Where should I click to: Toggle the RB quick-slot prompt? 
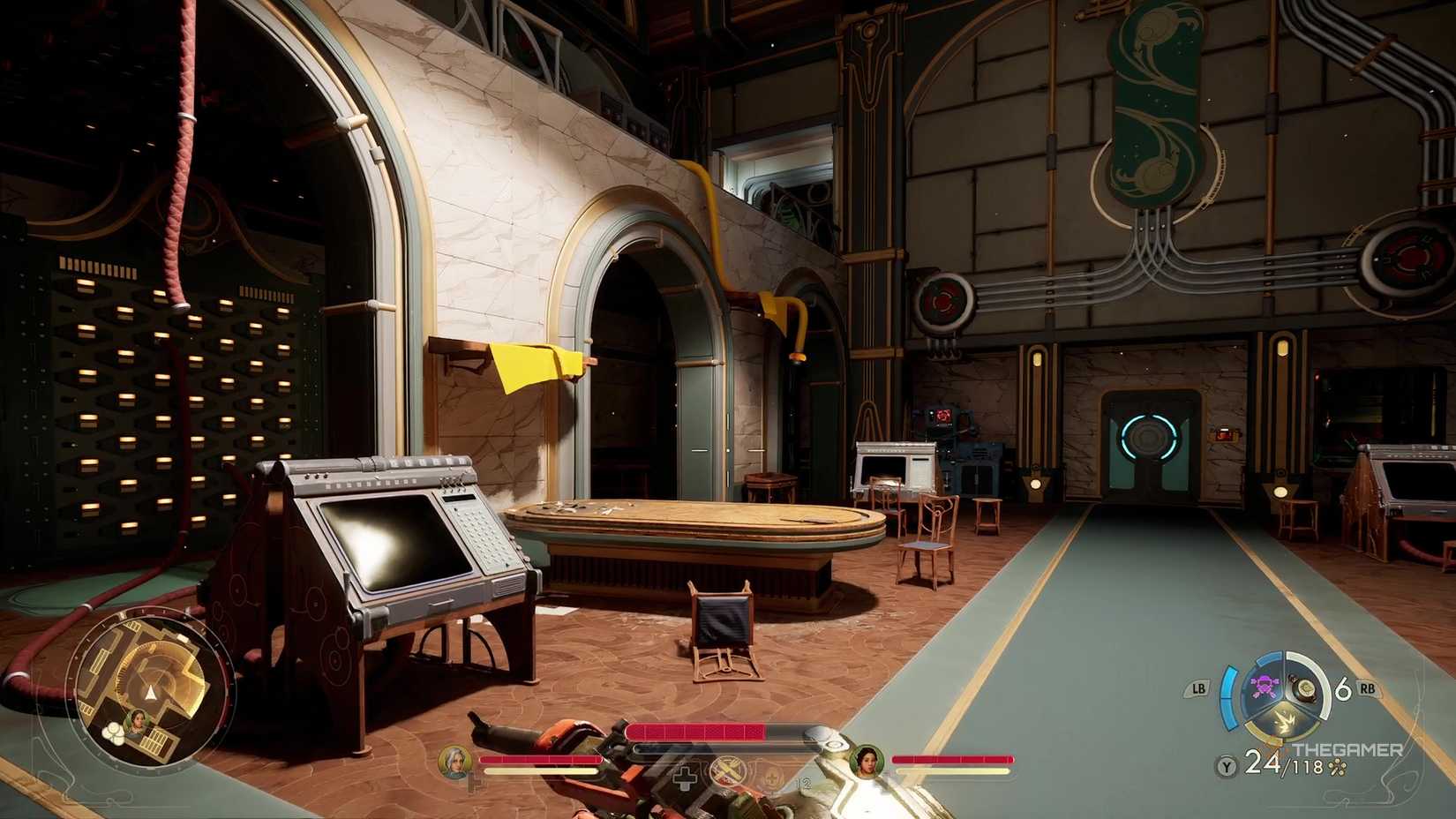tap(1367, 688)
